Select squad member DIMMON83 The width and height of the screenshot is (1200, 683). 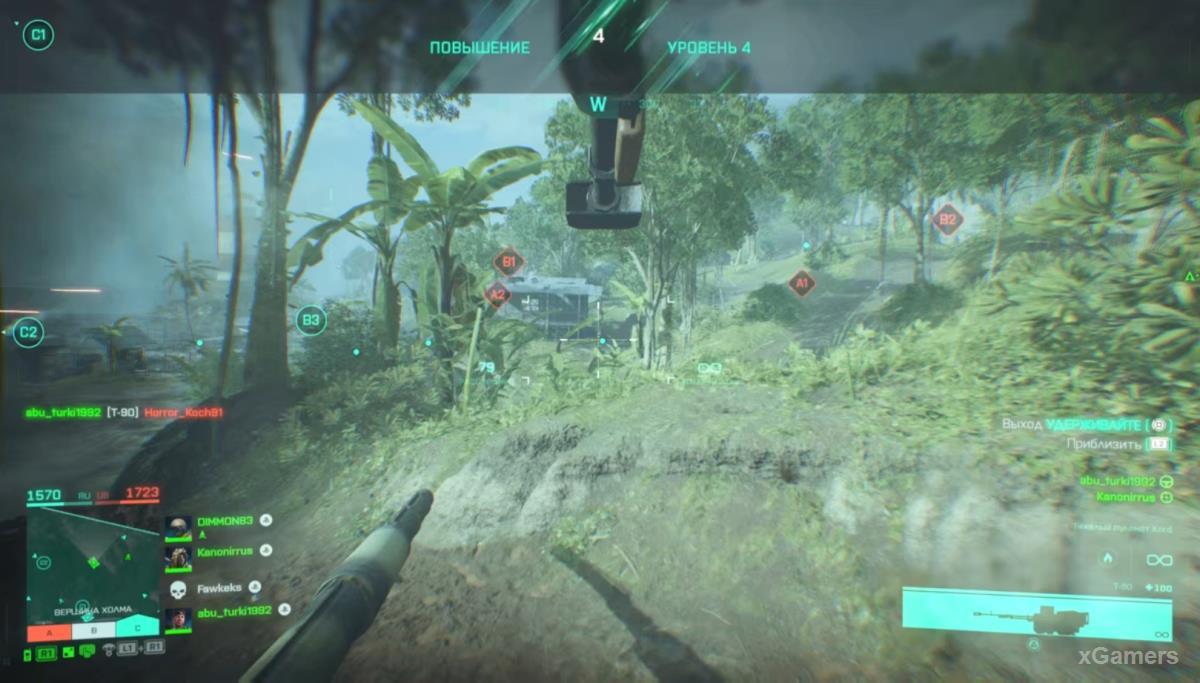point(225,521)
